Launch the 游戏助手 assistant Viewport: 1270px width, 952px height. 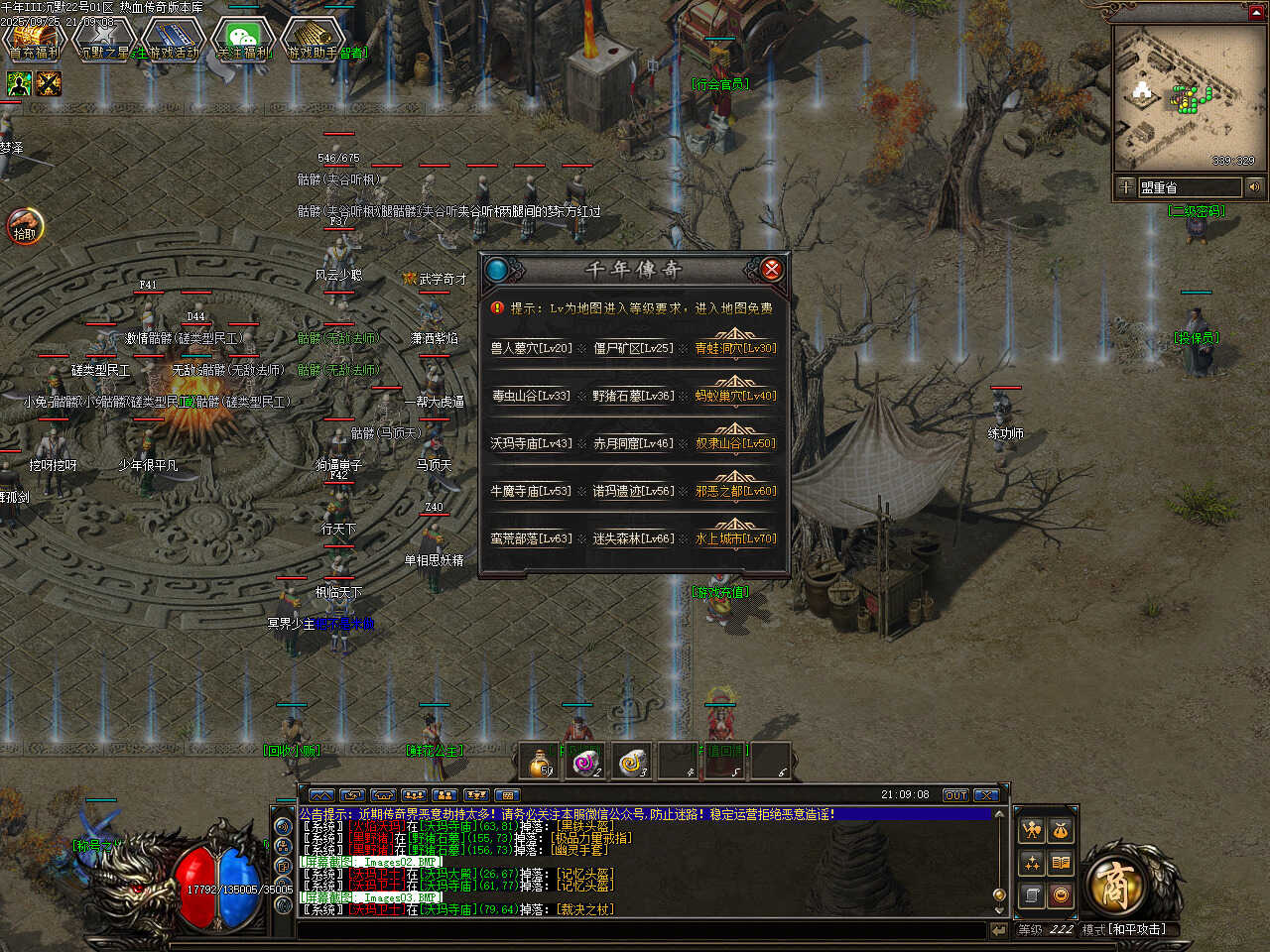coord(313,38)
